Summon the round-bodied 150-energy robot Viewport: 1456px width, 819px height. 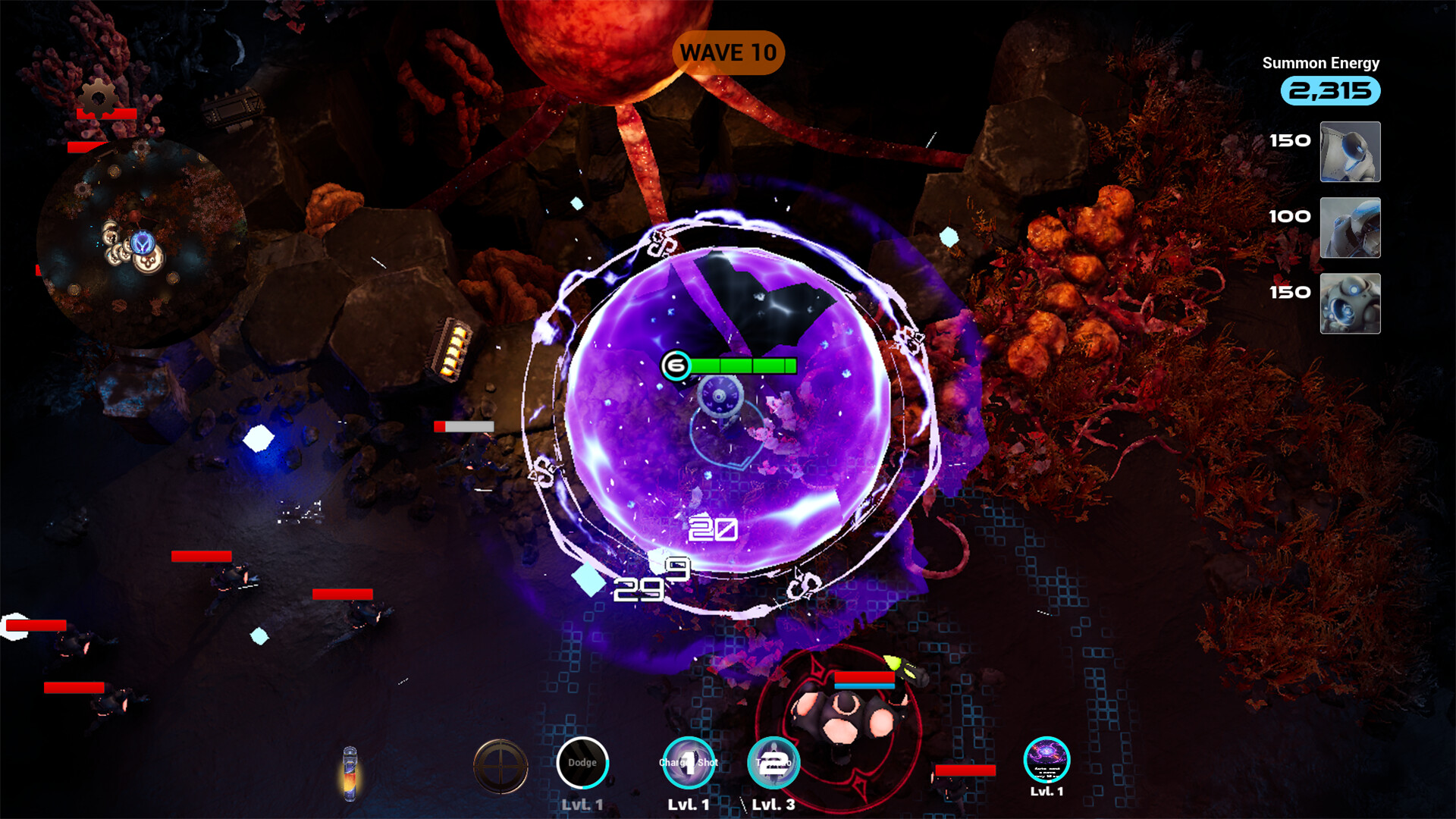pyautogui.click(x=1350, y=303)
